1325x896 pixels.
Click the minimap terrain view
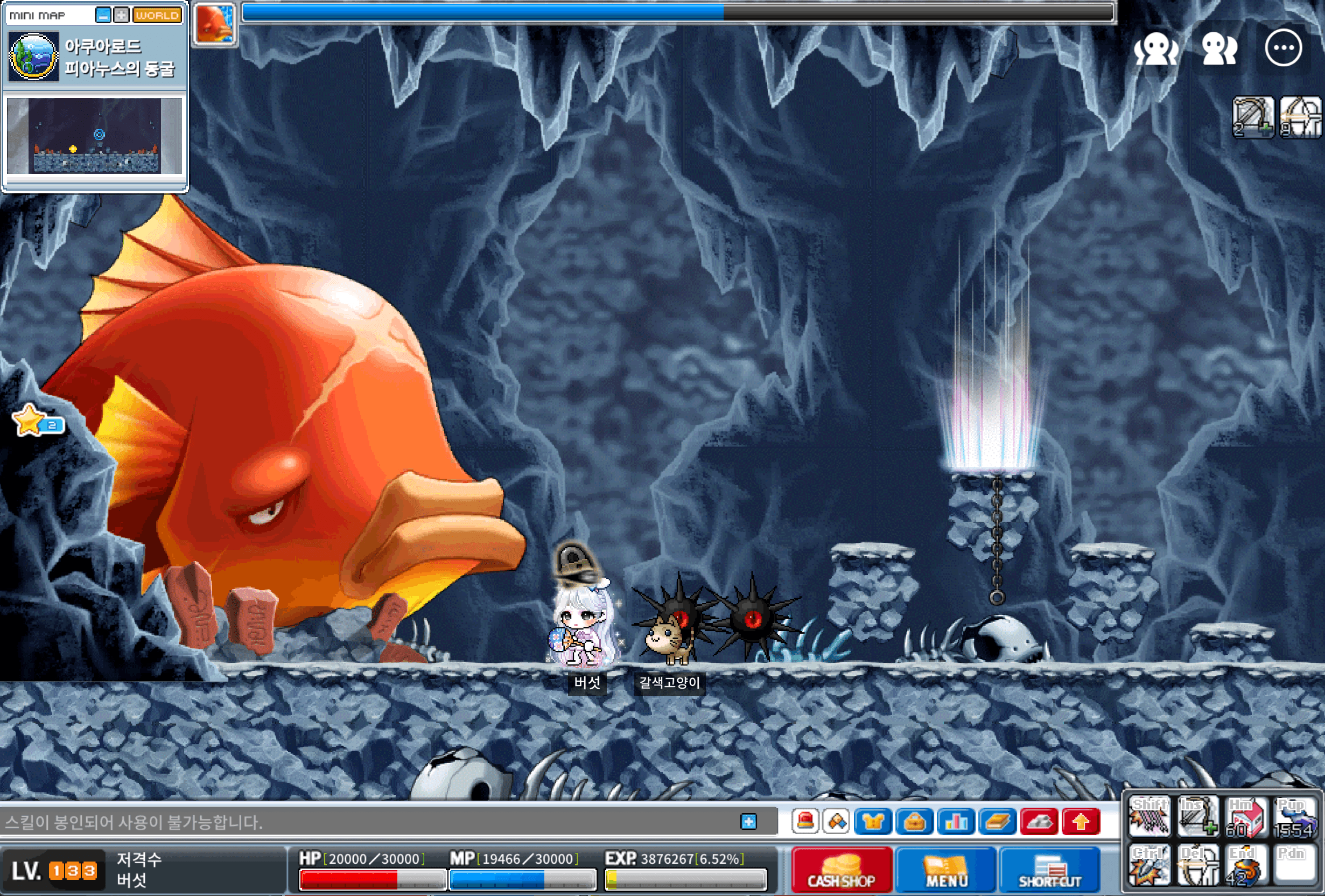[x=95, y=136]
